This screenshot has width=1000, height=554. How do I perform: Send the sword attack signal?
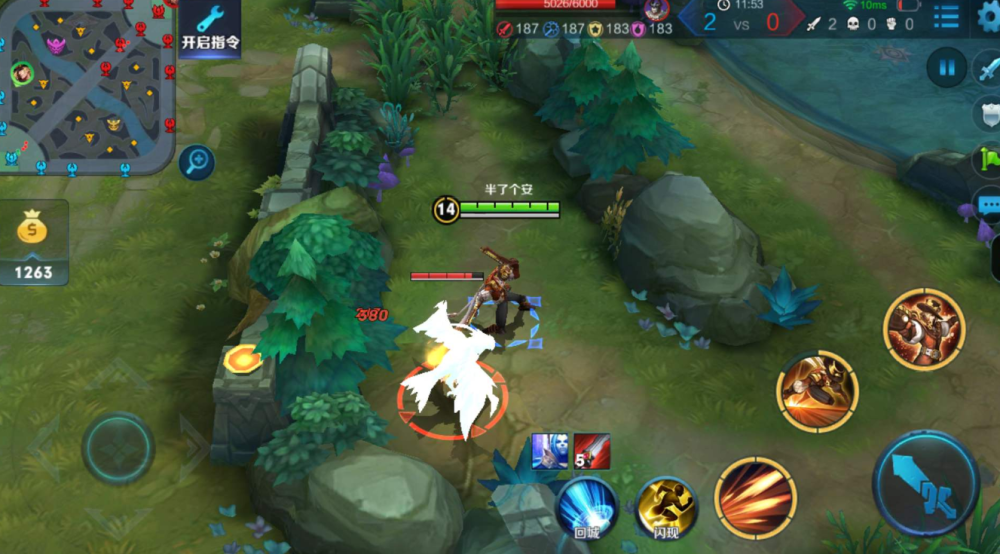point(988,69)
